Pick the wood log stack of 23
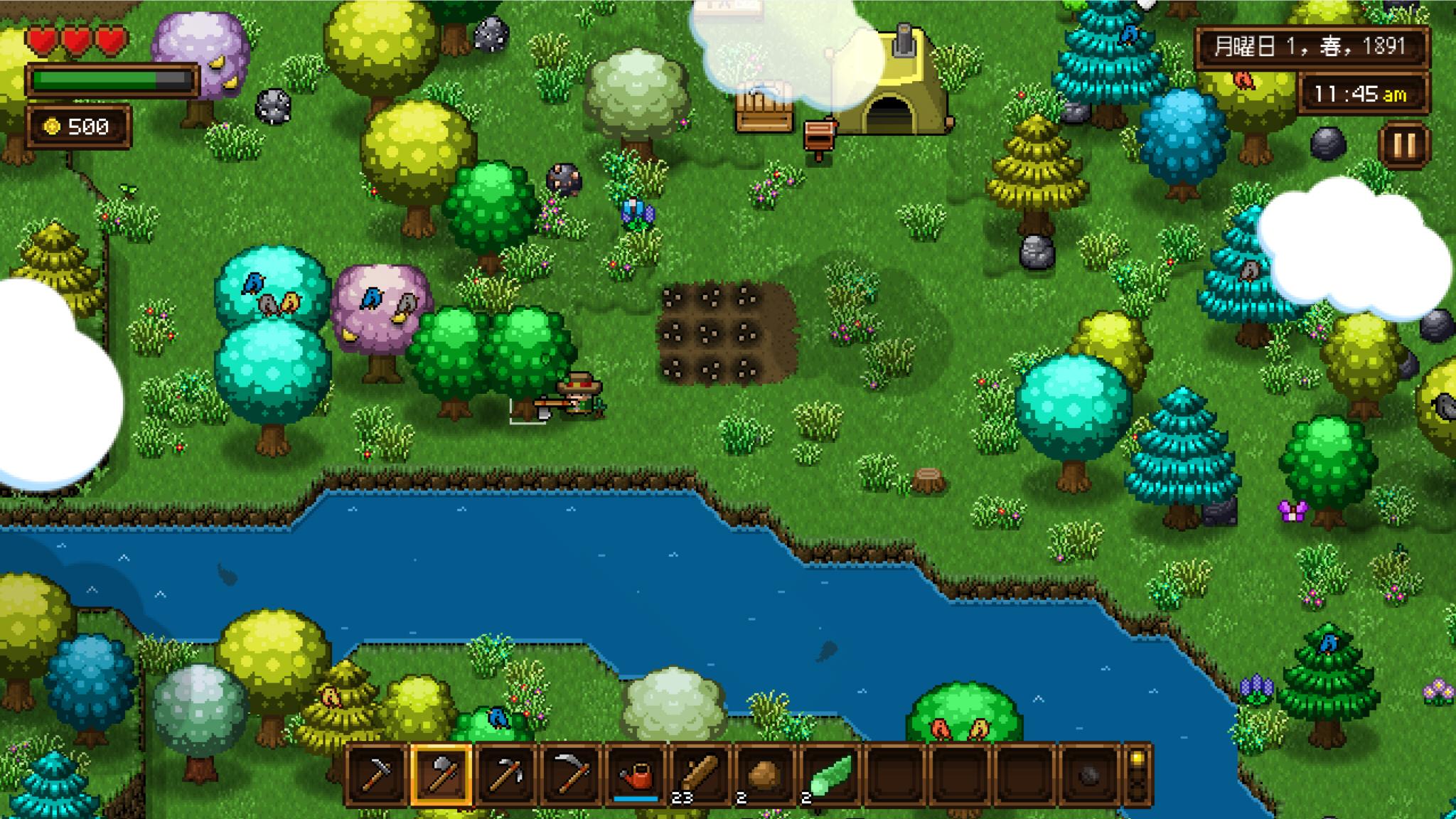This screenshot has width=1456, height=819. [700, 775]
